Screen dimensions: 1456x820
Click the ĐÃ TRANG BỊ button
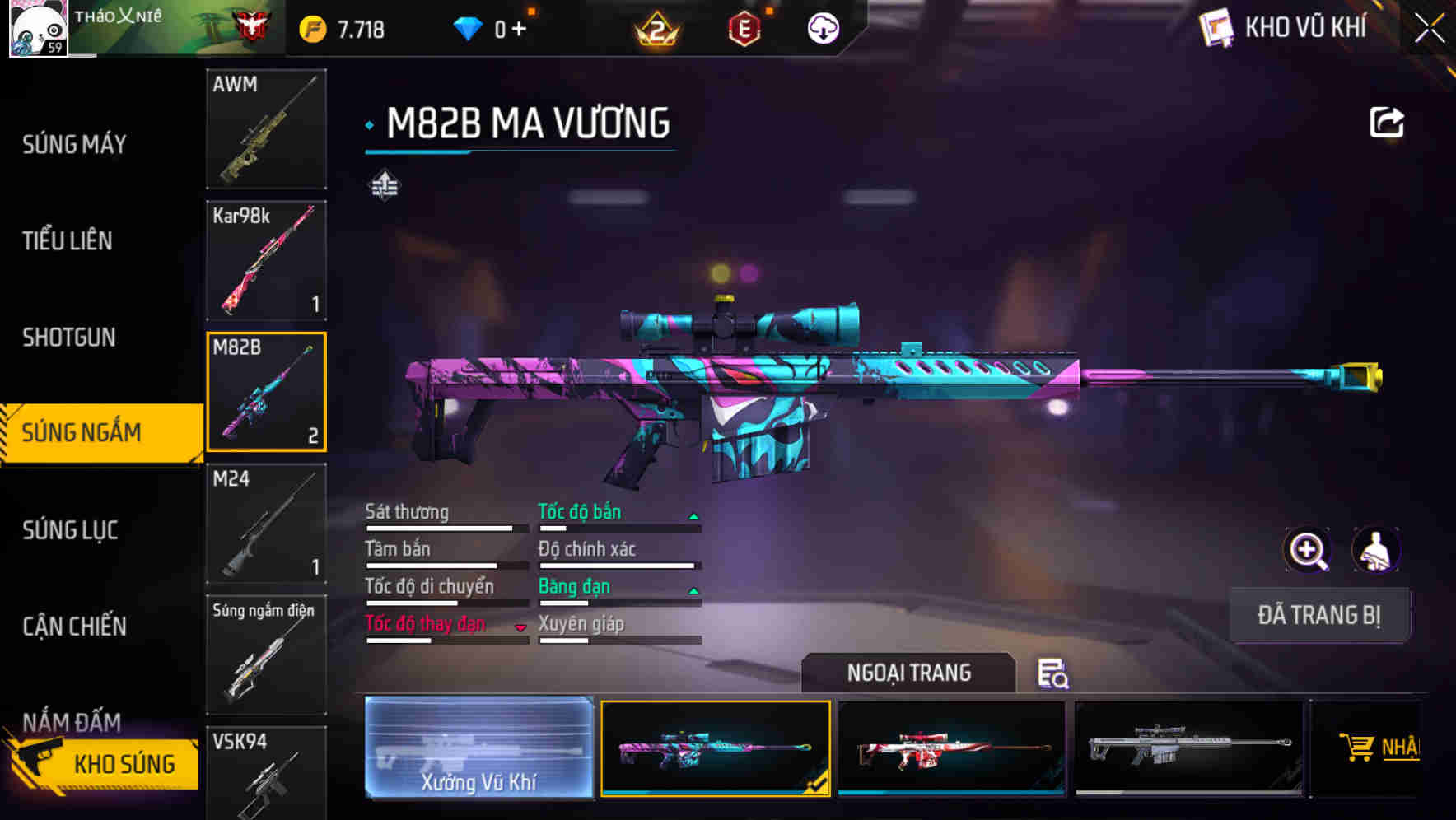(x=1319, y=615)
